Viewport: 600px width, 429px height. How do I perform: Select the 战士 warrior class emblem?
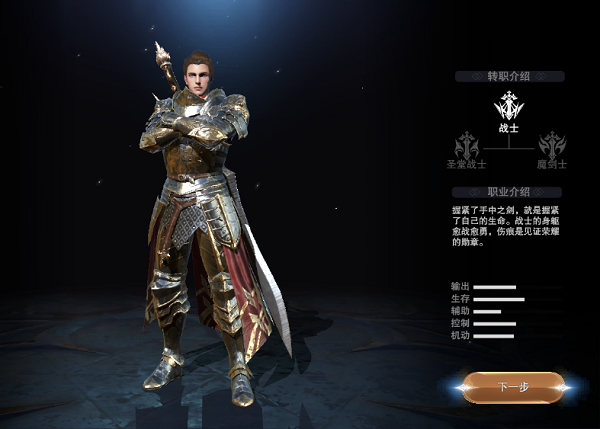coord(510,105)
